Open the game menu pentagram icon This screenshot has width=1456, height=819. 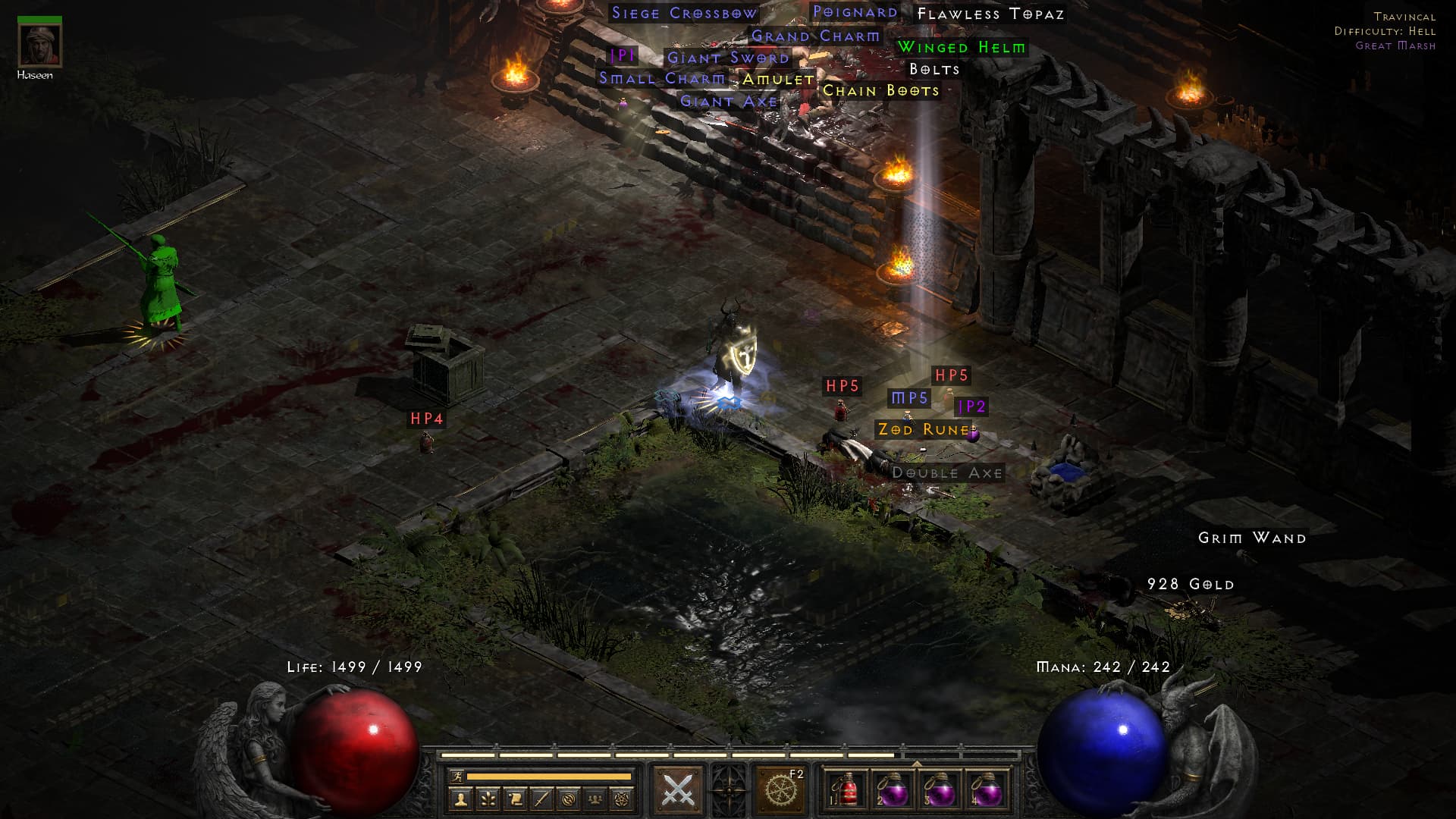623,798
